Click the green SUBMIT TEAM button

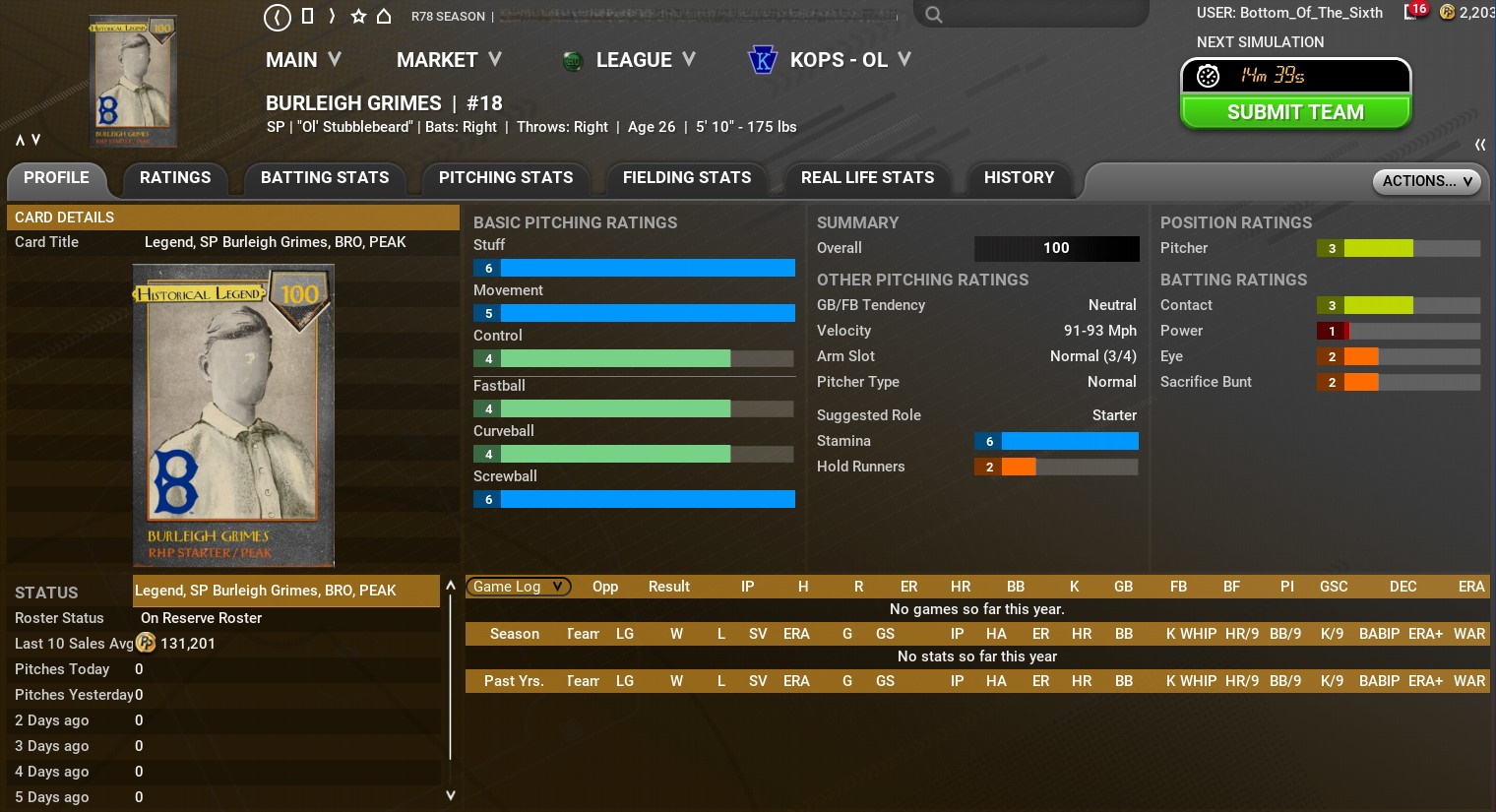tap(1295, 112)
